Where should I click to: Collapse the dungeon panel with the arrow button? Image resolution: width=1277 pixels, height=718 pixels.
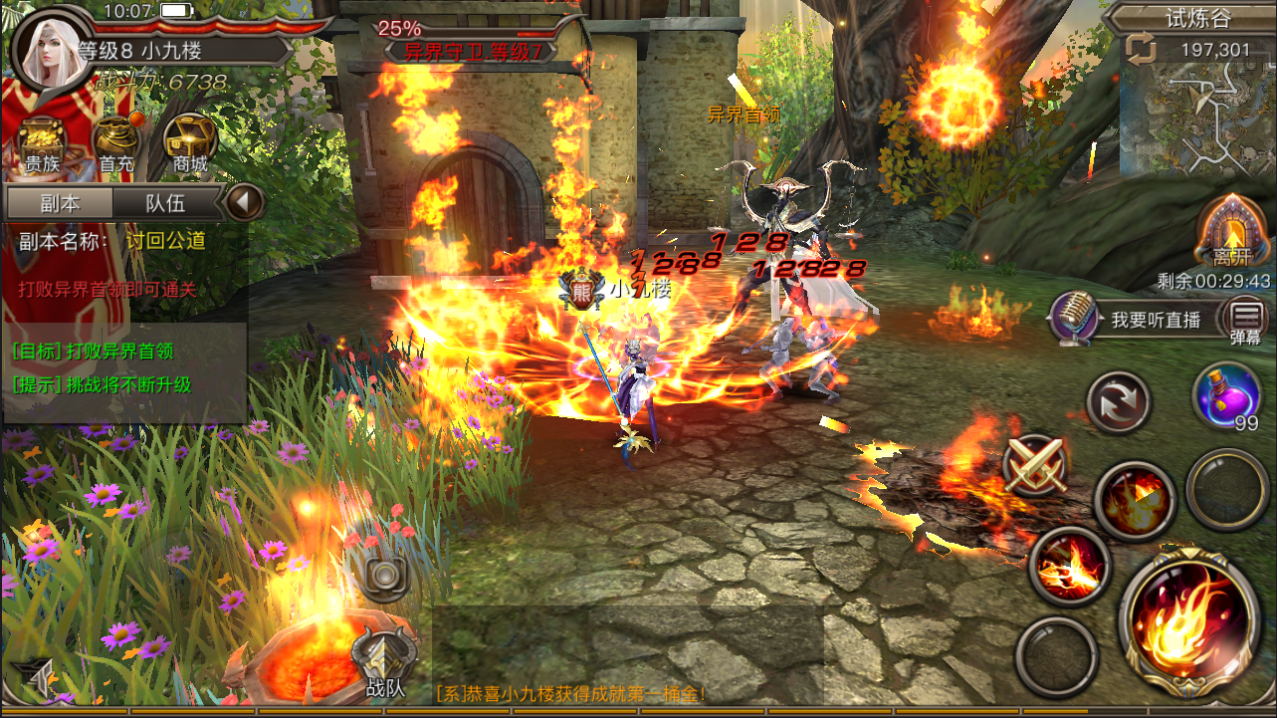243,203
